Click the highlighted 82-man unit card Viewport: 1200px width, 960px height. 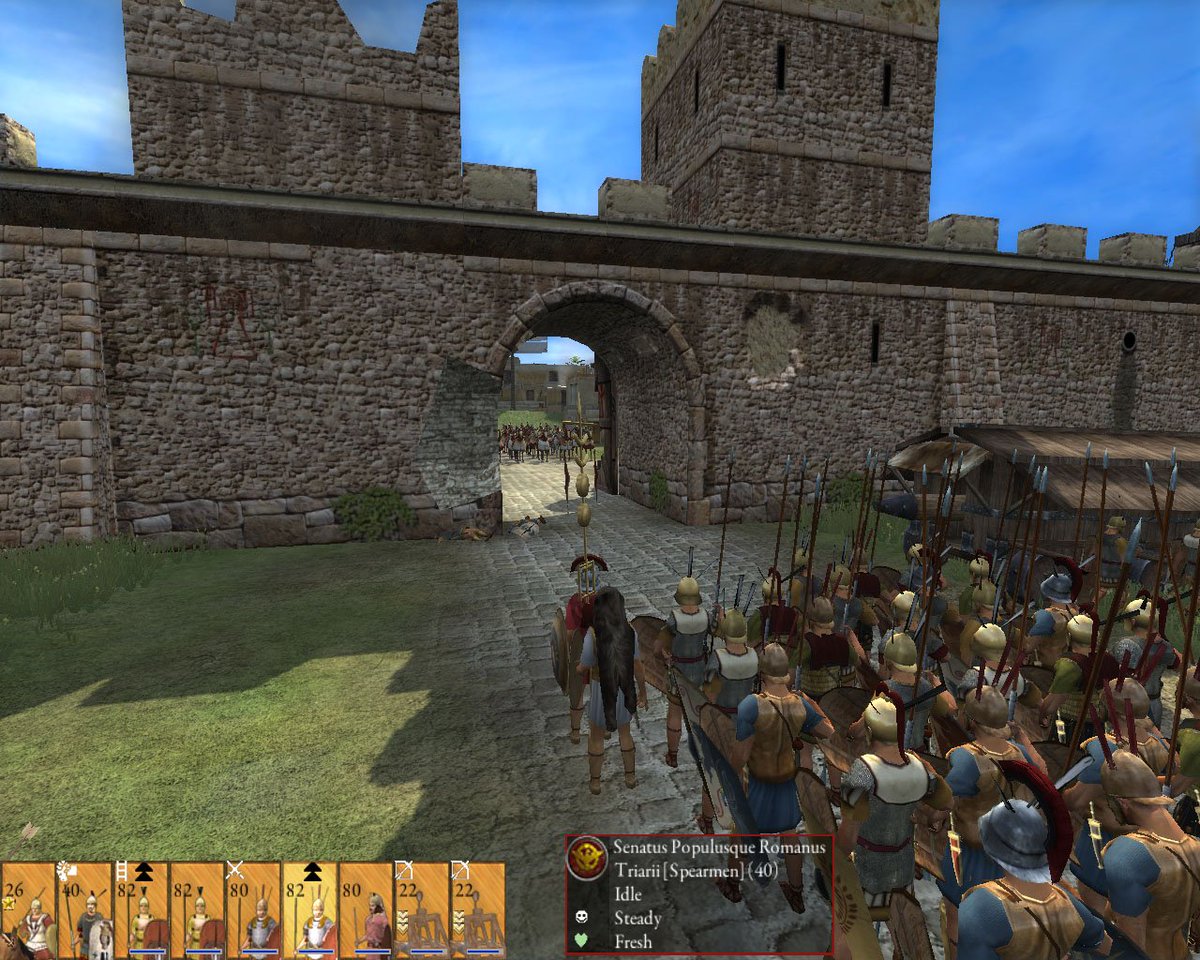[308, 912]
